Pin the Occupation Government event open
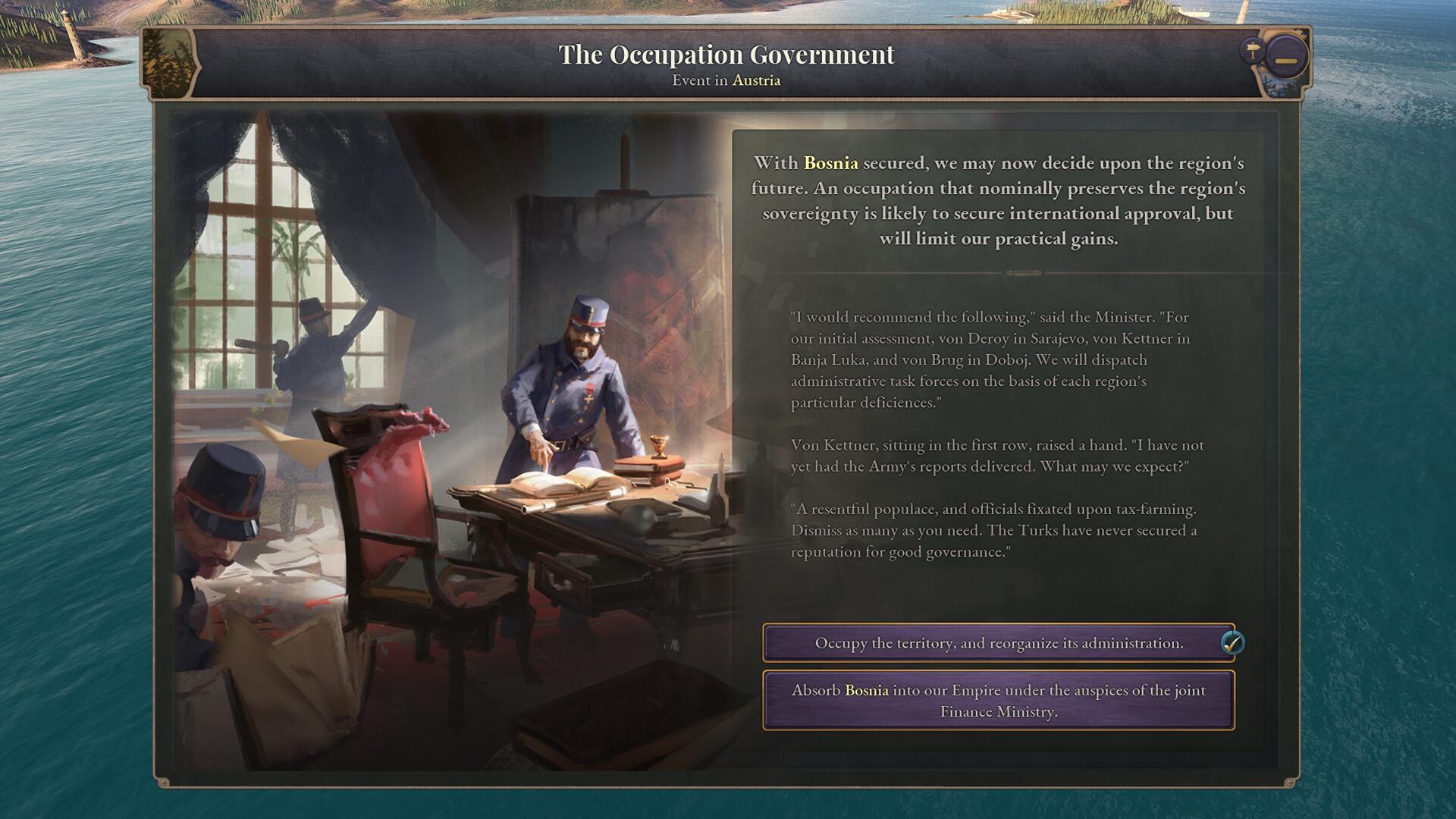Image resolution: width=1456 pixels, height=819 pixels. 1252,50
